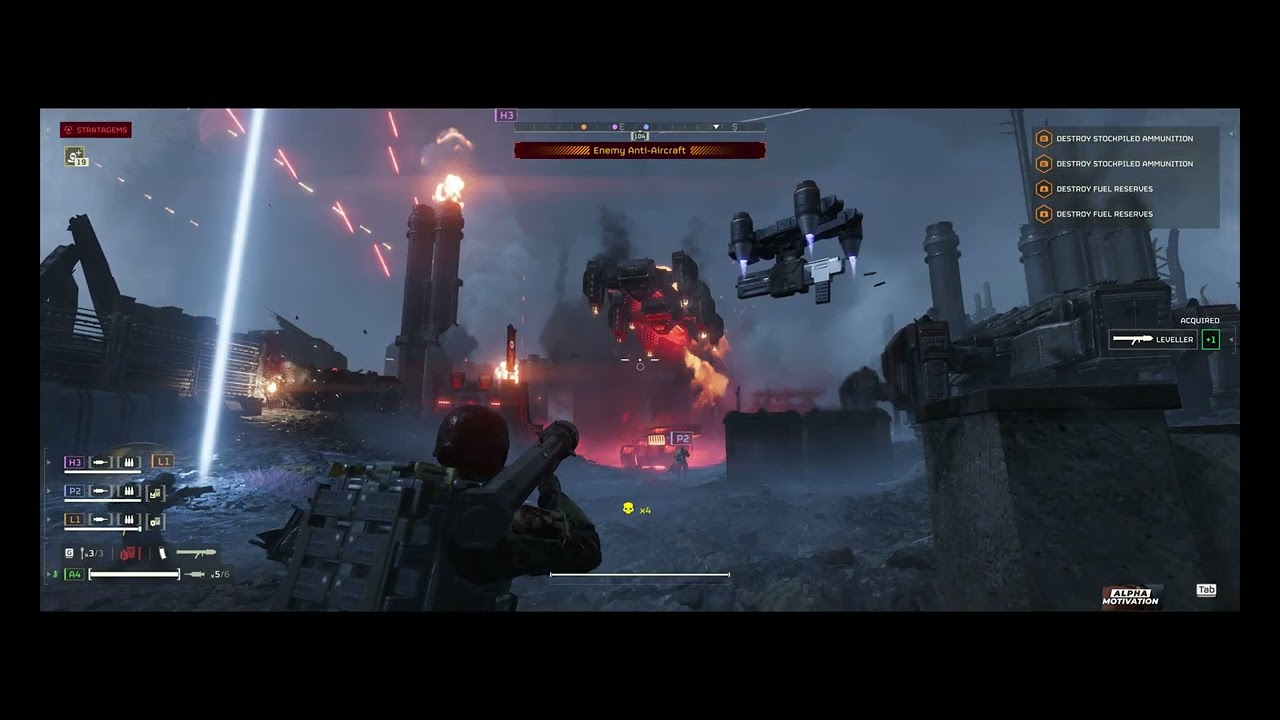Click the green +1 acquired counter box
The height and width of the screenshot is (720, 1280).
(x=1211, y=340)
